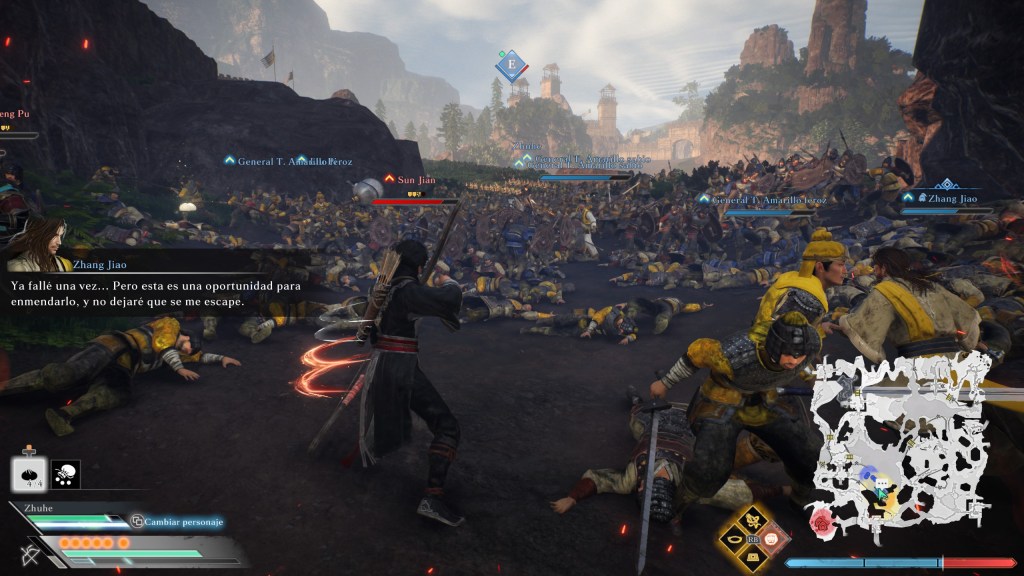The width and height of the screenshot is (1024, 576).
Task: Activate the left diamond battle art icon
Action: [736, 538]
